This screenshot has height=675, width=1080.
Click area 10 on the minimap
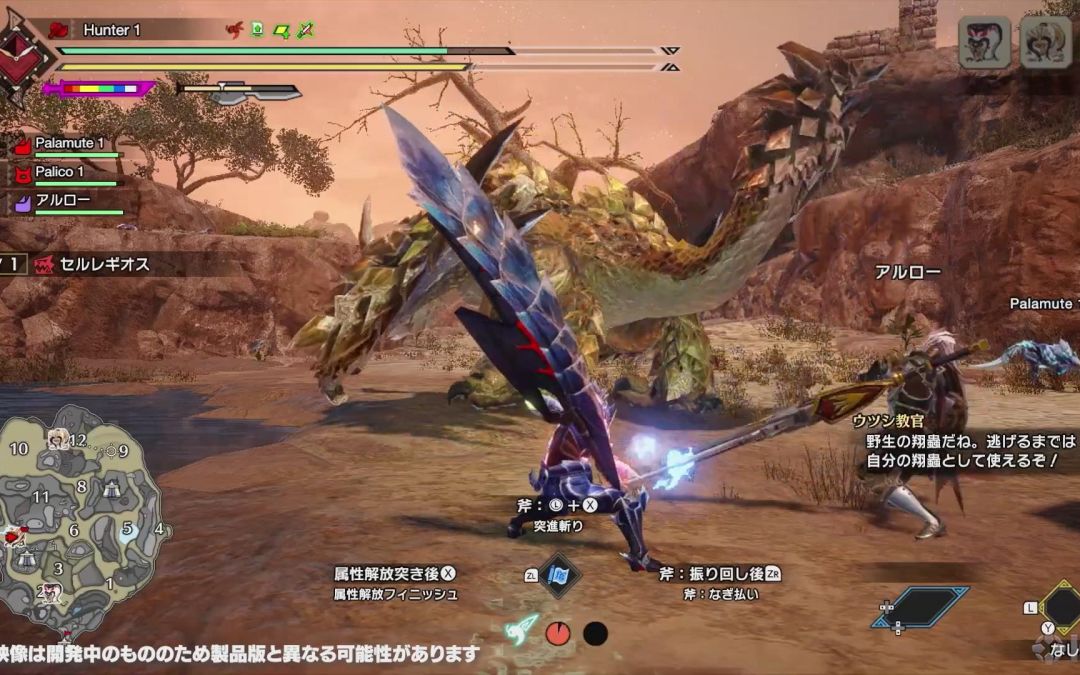(x=19, y=449)
